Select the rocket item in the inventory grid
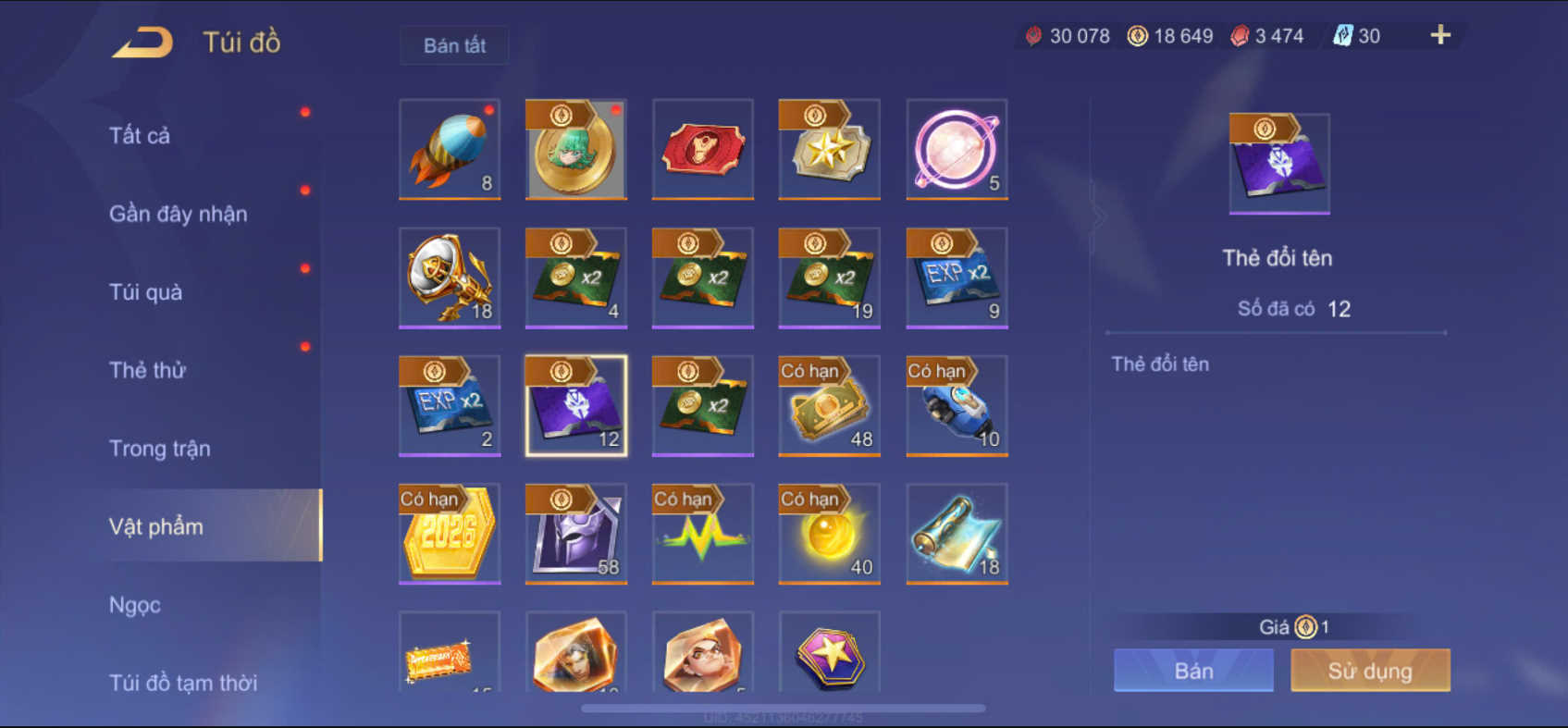The height and width of the screenshot is (728, 1568). [449, 148]
